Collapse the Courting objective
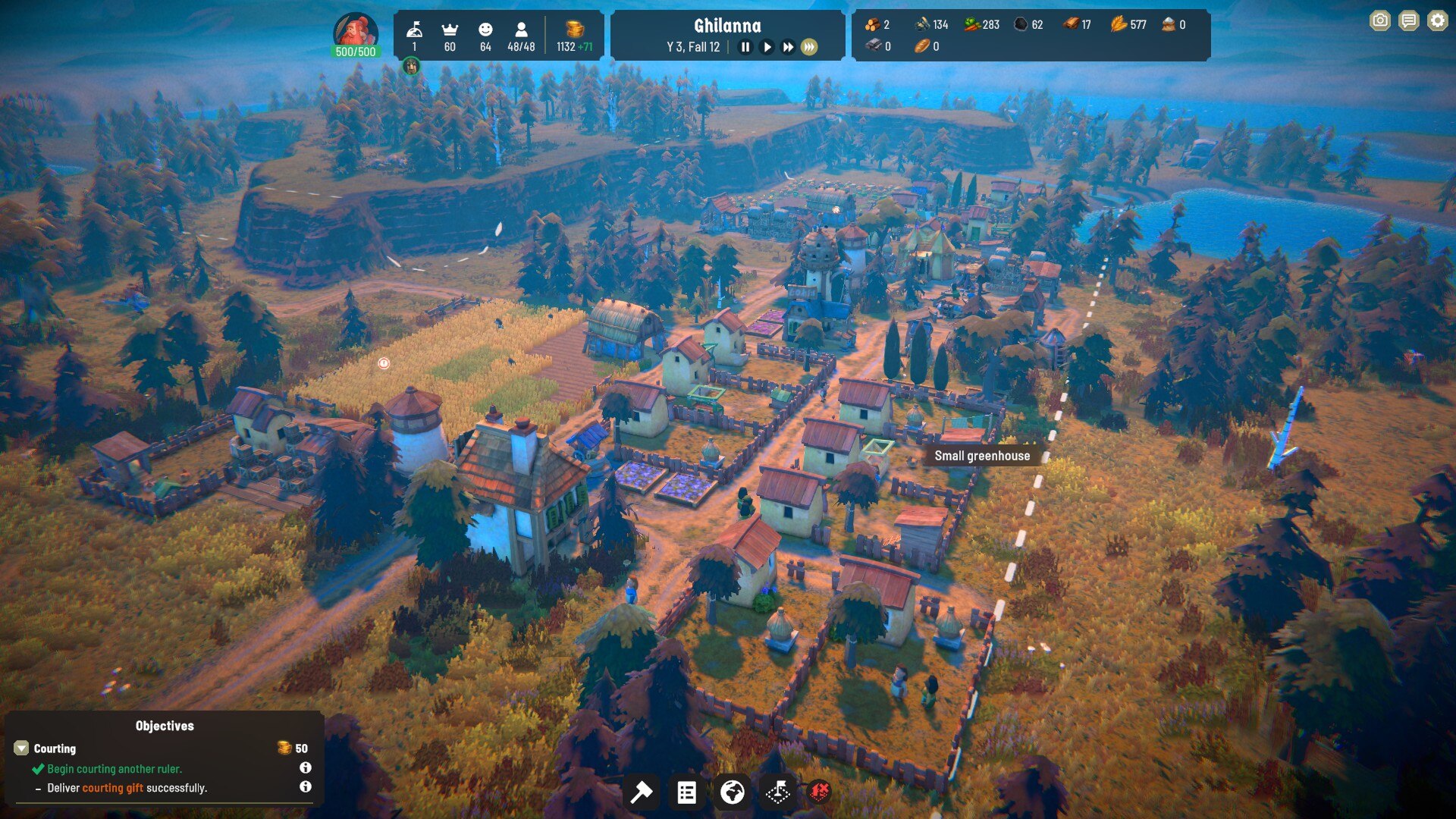Image resolution: width=1456 pixels, height=819 pixels. tap(21, 748)
